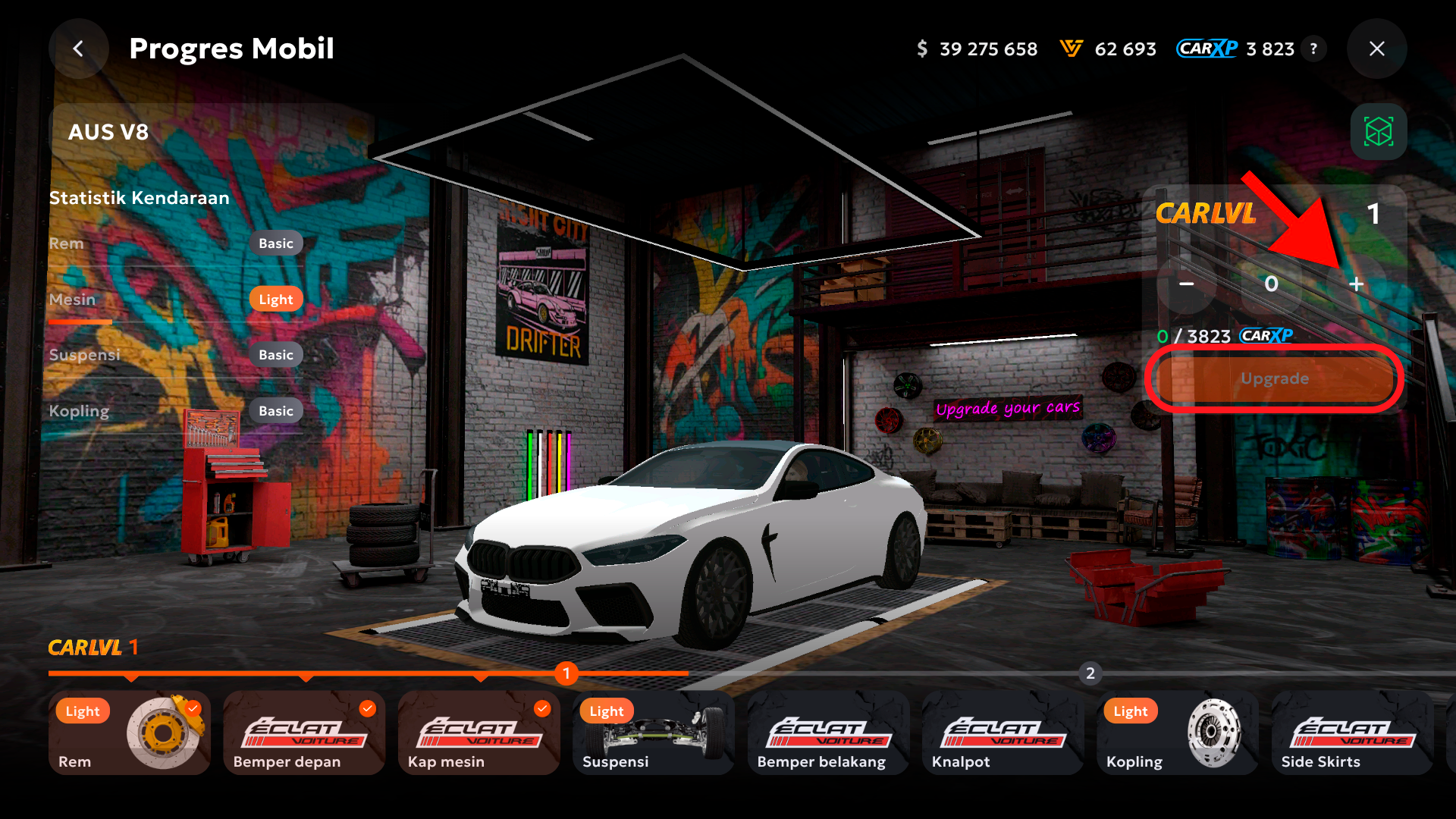Select the Rem statistic row
The image size is (1456, 819).
(176, 243)
